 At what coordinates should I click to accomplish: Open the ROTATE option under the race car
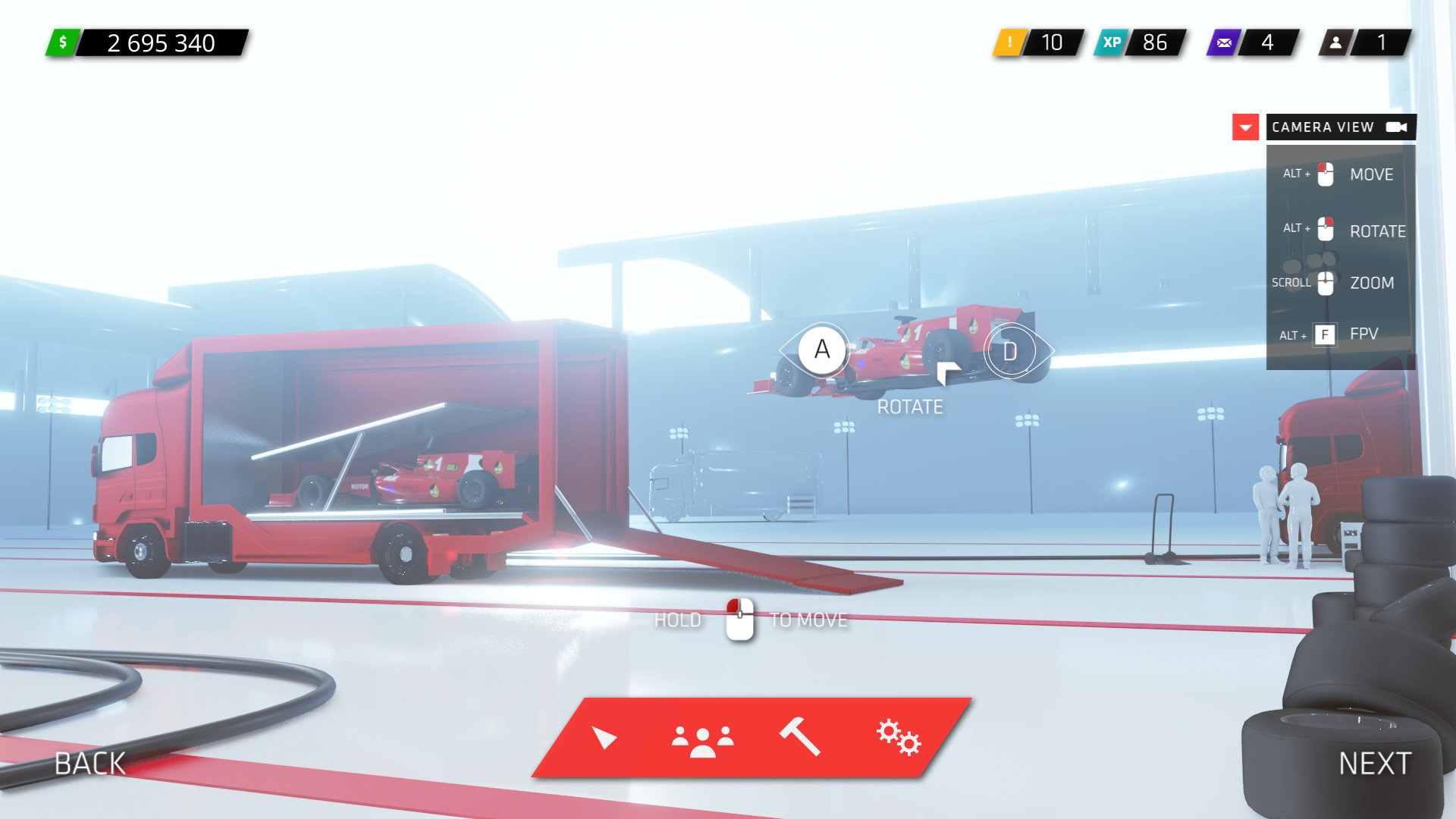tap(910, 406)
